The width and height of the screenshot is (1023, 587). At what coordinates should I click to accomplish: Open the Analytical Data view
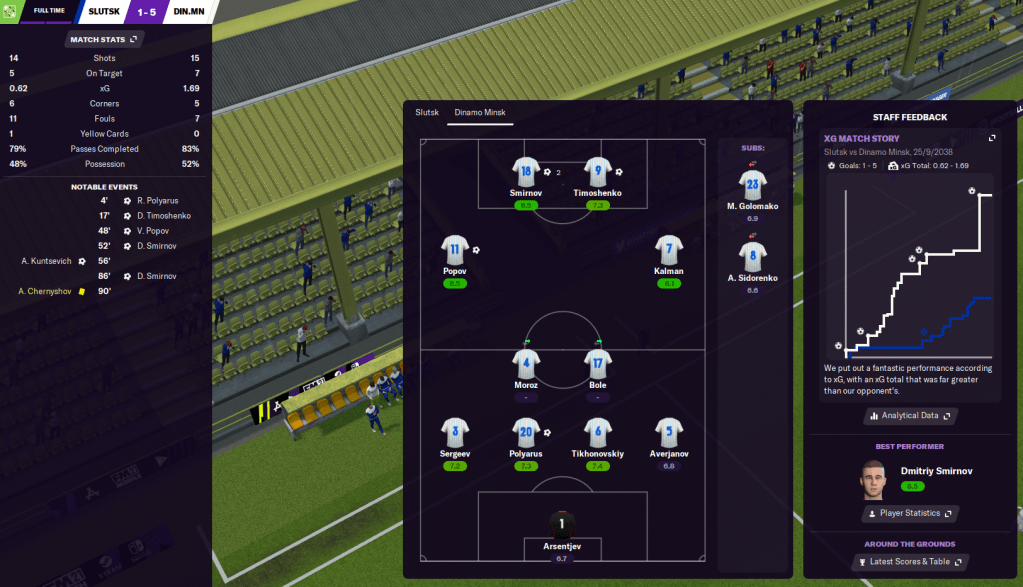[909, 416]
